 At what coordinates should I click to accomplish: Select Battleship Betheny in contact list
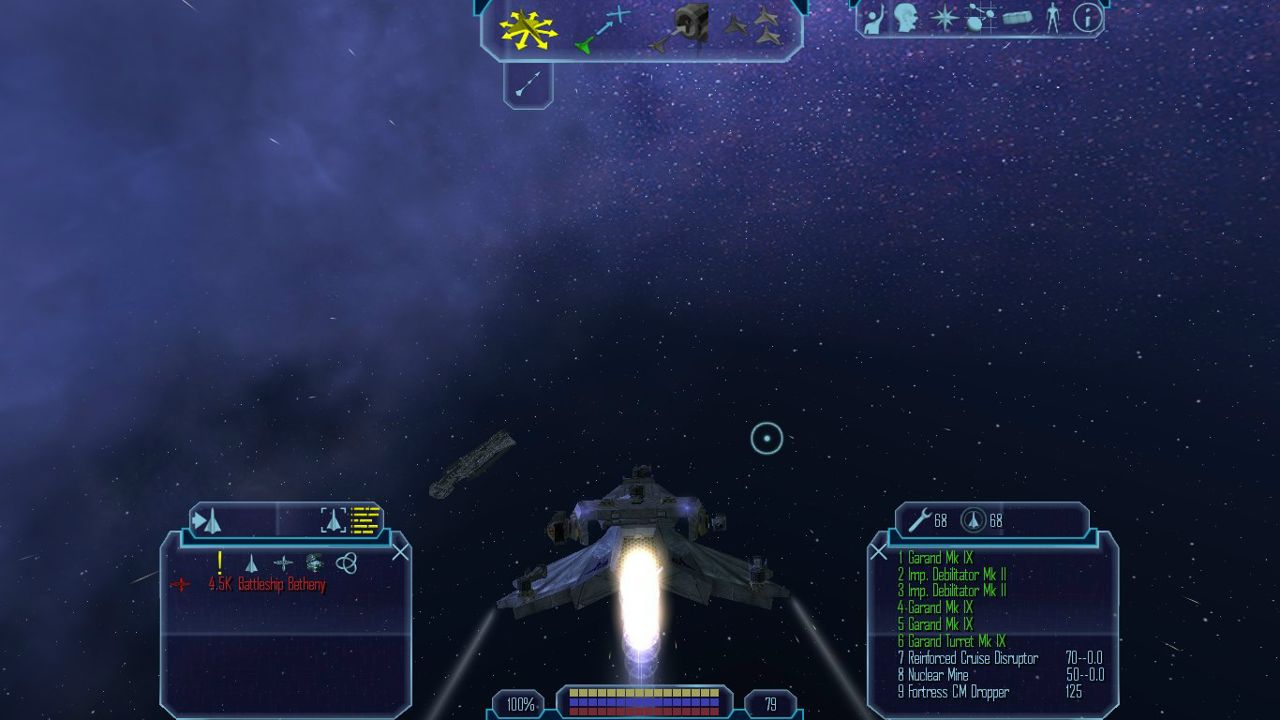point(266,585)
